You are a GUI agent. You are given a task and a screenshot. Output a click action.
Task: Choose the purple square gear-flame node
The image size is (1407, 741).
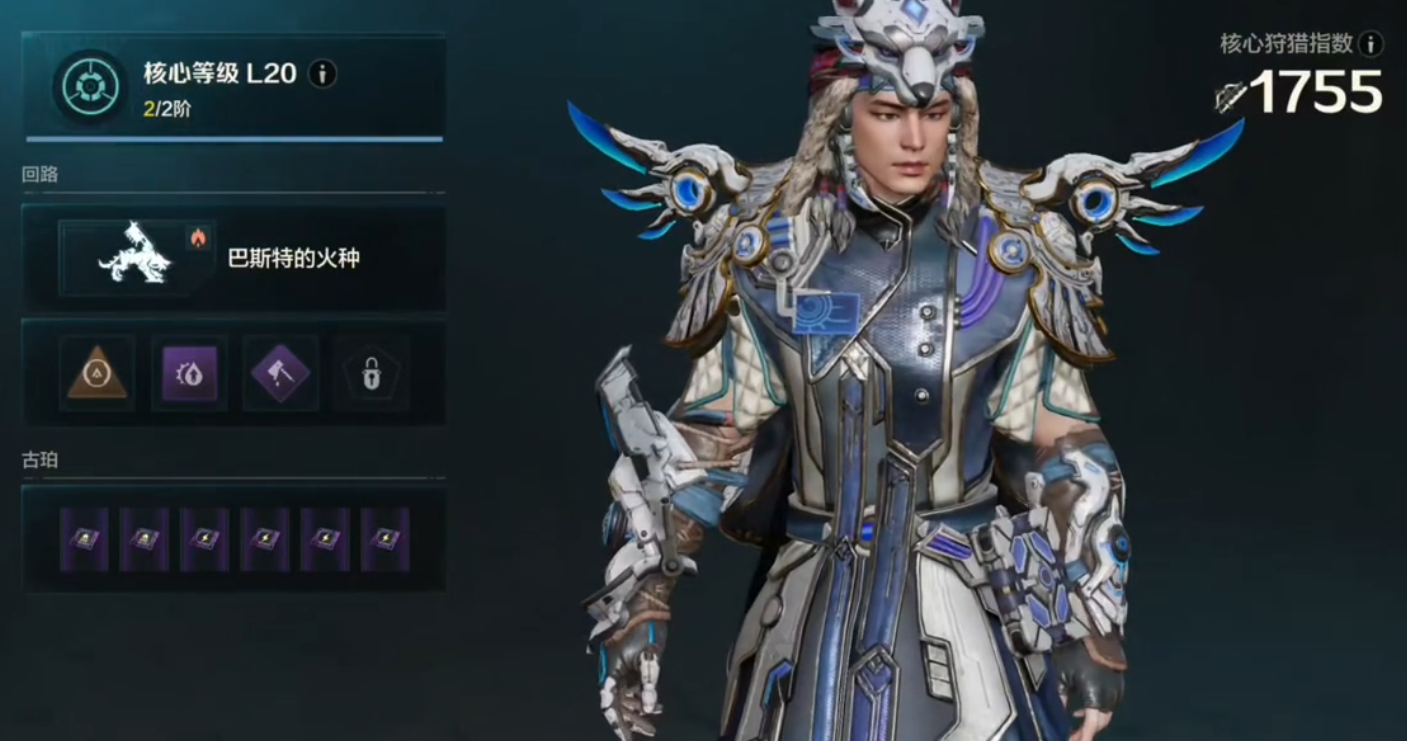click(x=189, y=375)
